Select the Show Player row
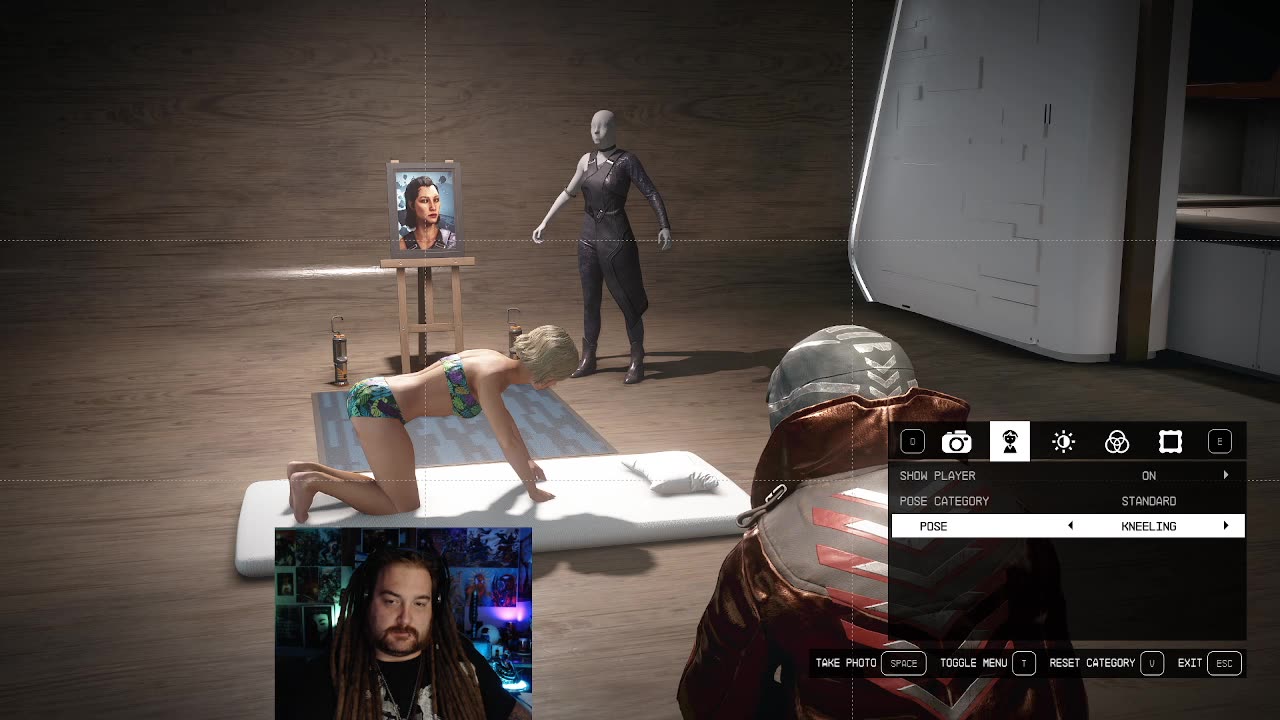1280x720 pixels. coord(1067,476)
